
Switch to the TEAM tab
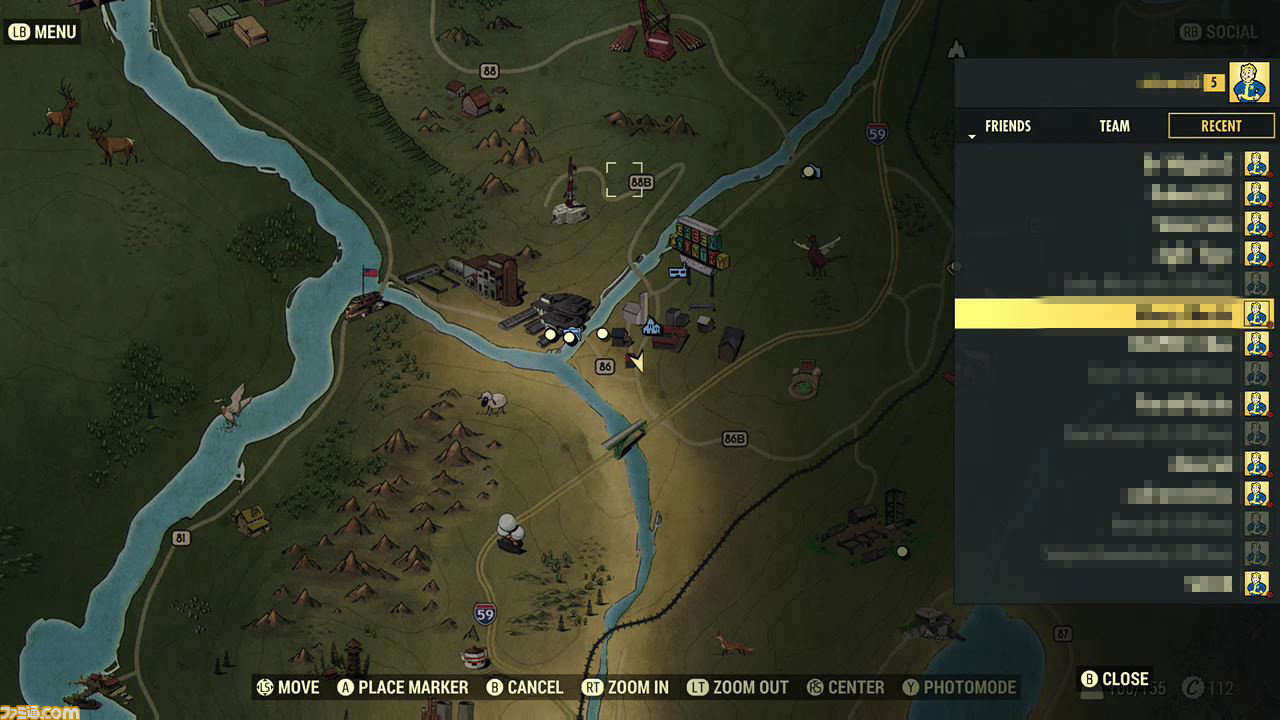coord(1114,126)
